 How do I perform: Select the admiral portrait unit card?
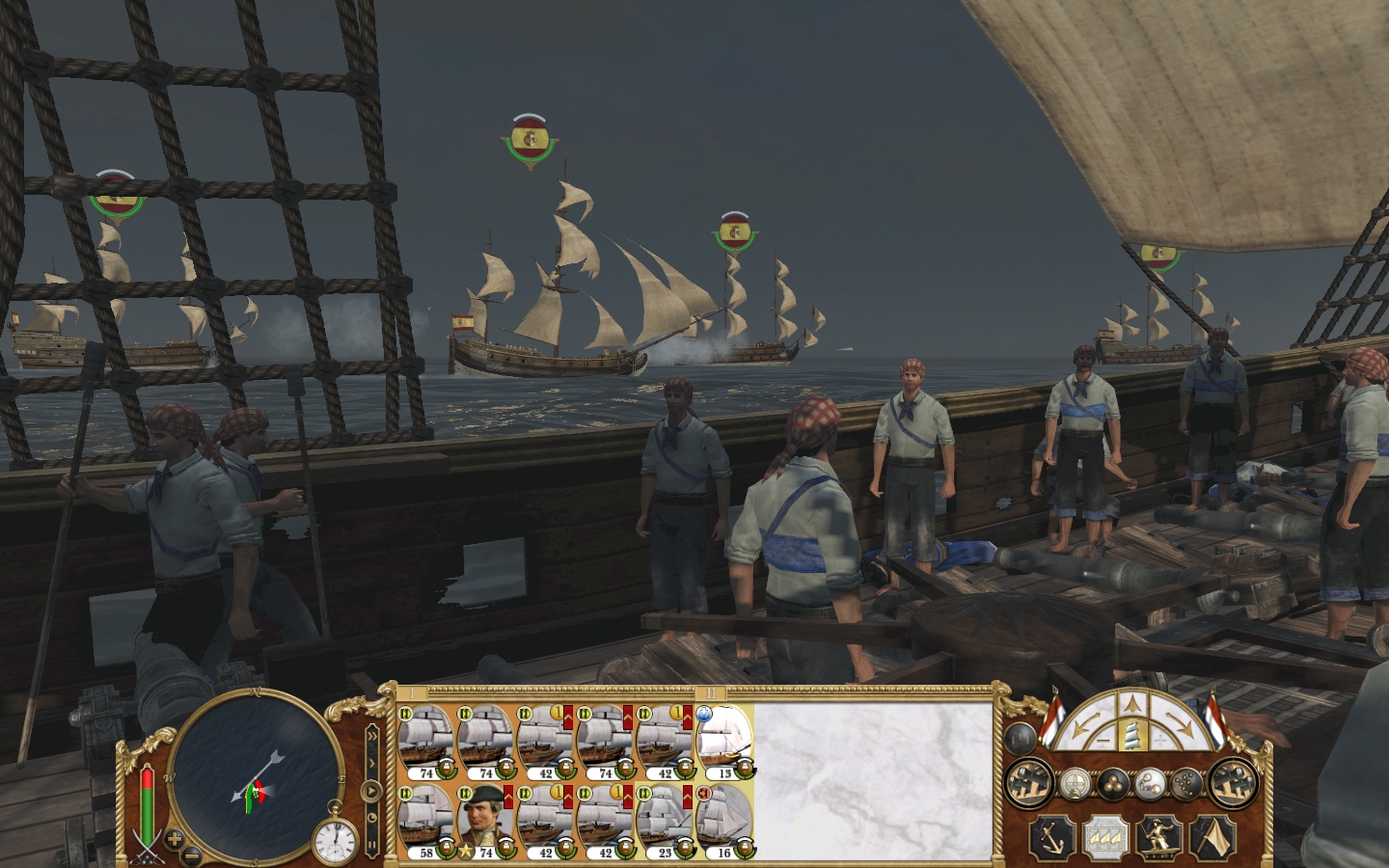click(486, 818)
